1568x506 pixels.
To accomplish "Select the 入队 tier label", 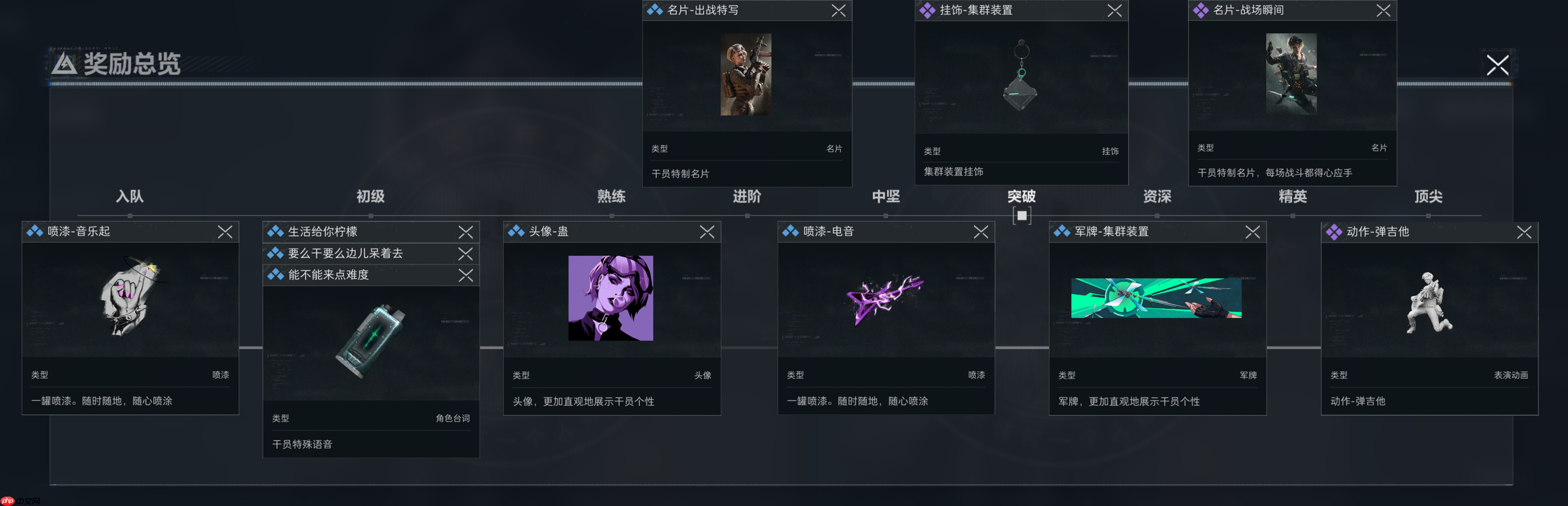I will [130, 196].
